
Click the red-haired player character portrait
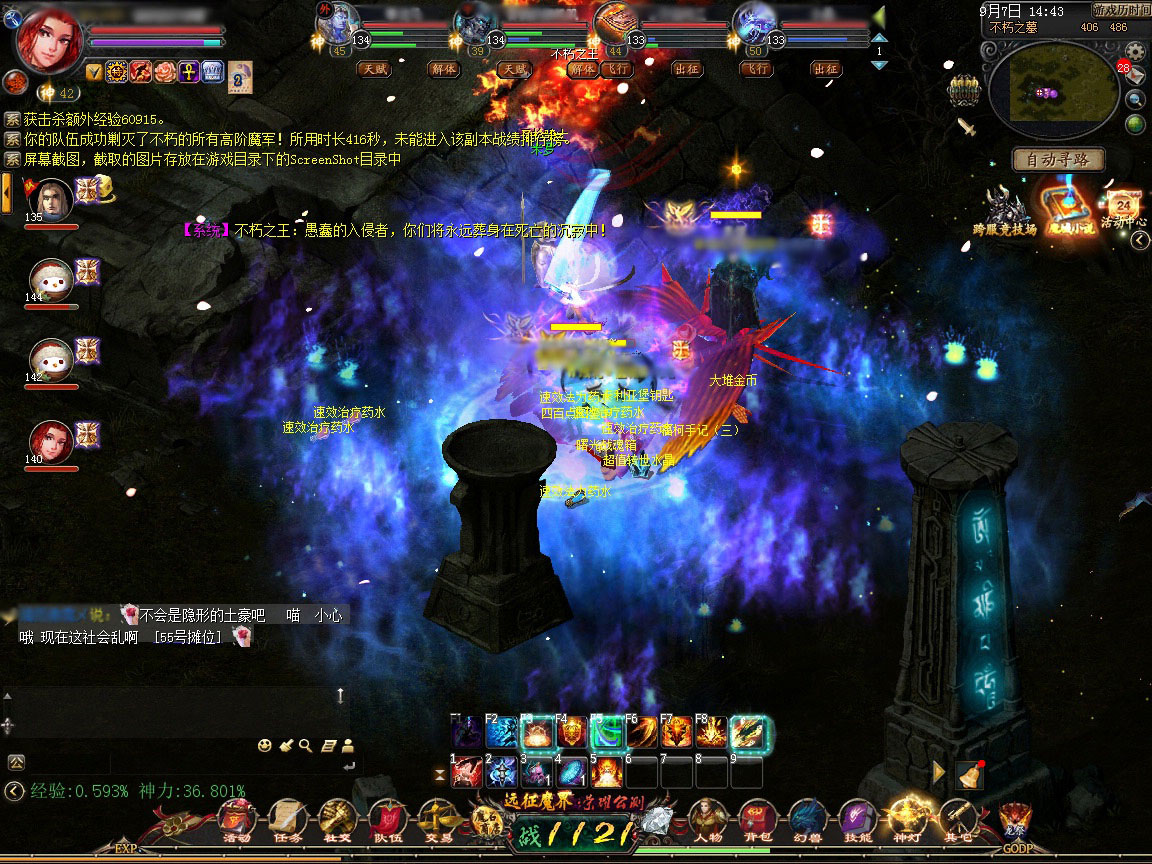[50, 40]
